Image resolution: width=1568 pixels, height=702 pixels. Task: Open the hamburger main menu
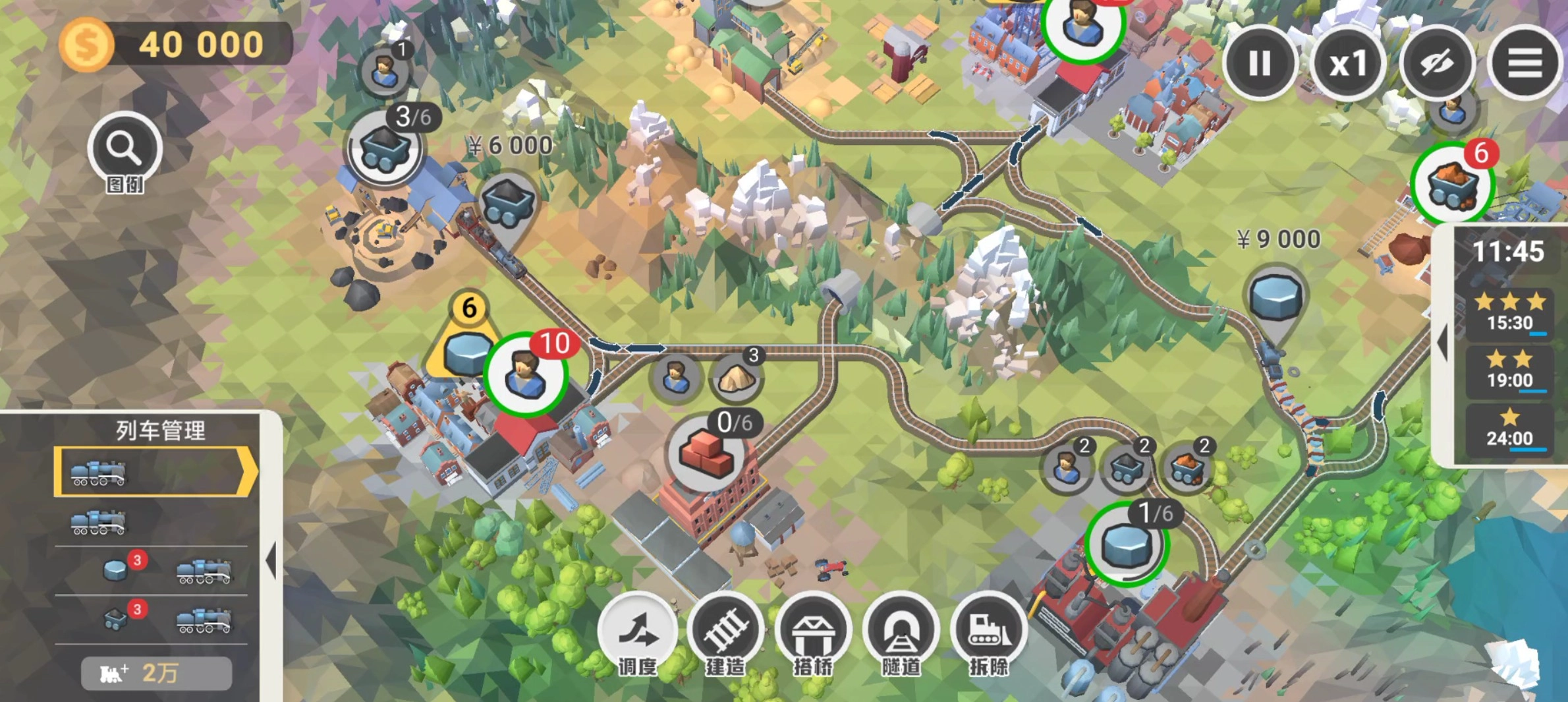[x=1525, y=64]
